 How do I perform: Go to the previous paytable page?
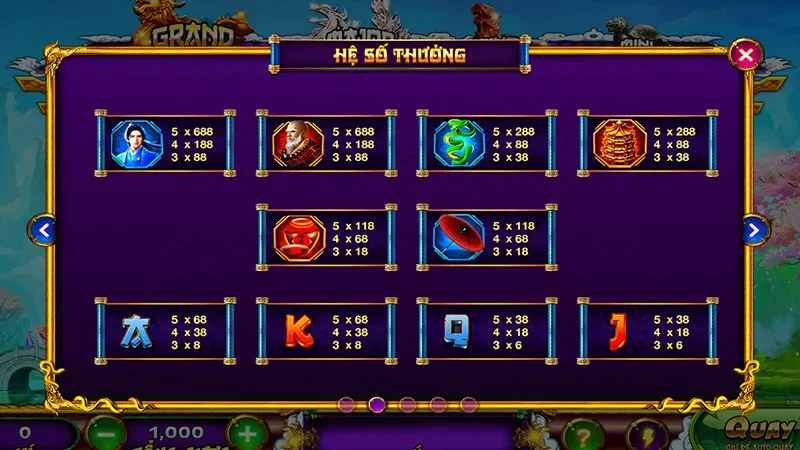pyautogui.click(x=42, y=231)
